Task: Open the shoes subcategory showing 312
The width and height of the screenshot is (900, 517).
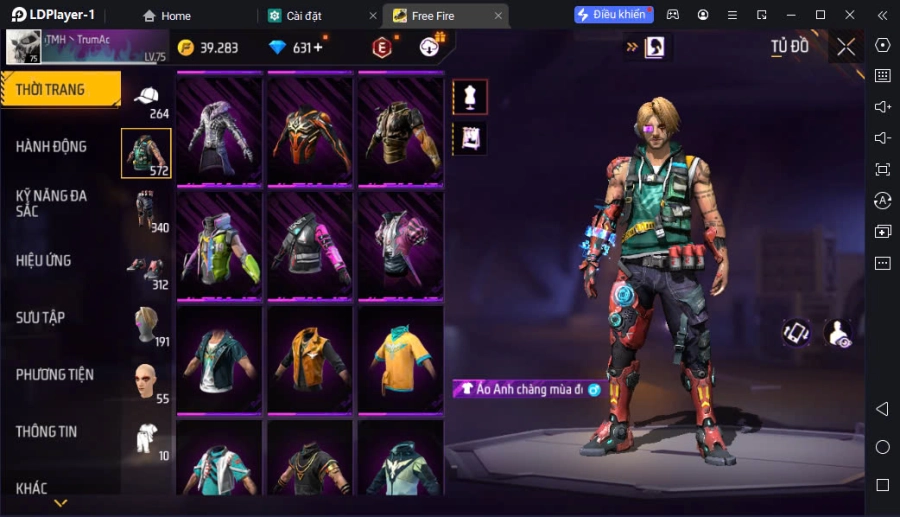Action: tap(147, 269)
